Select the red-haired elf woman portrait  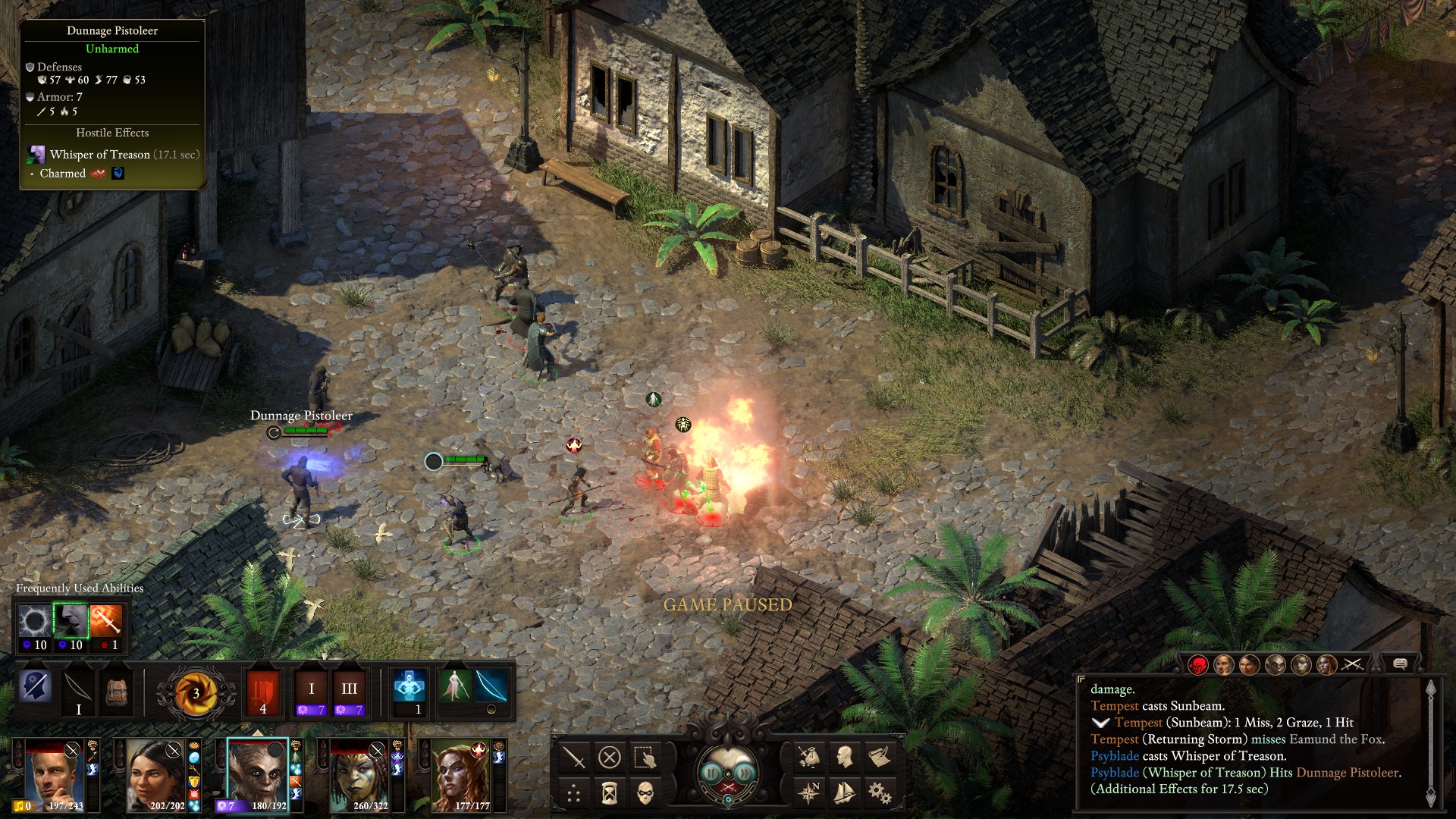coord(460,775)
